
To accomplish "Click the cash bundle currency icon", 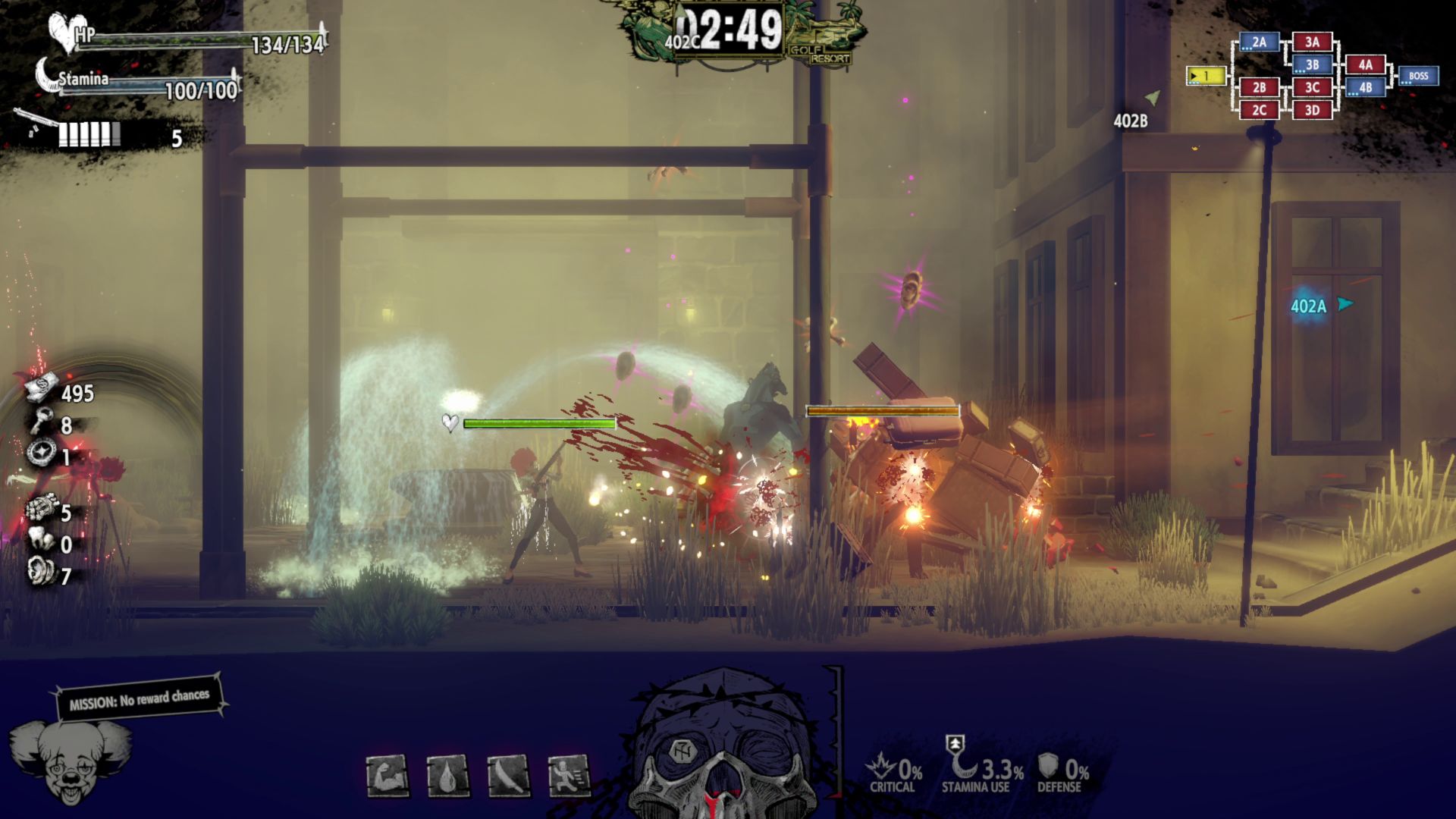I will click(x=41, y=388).
